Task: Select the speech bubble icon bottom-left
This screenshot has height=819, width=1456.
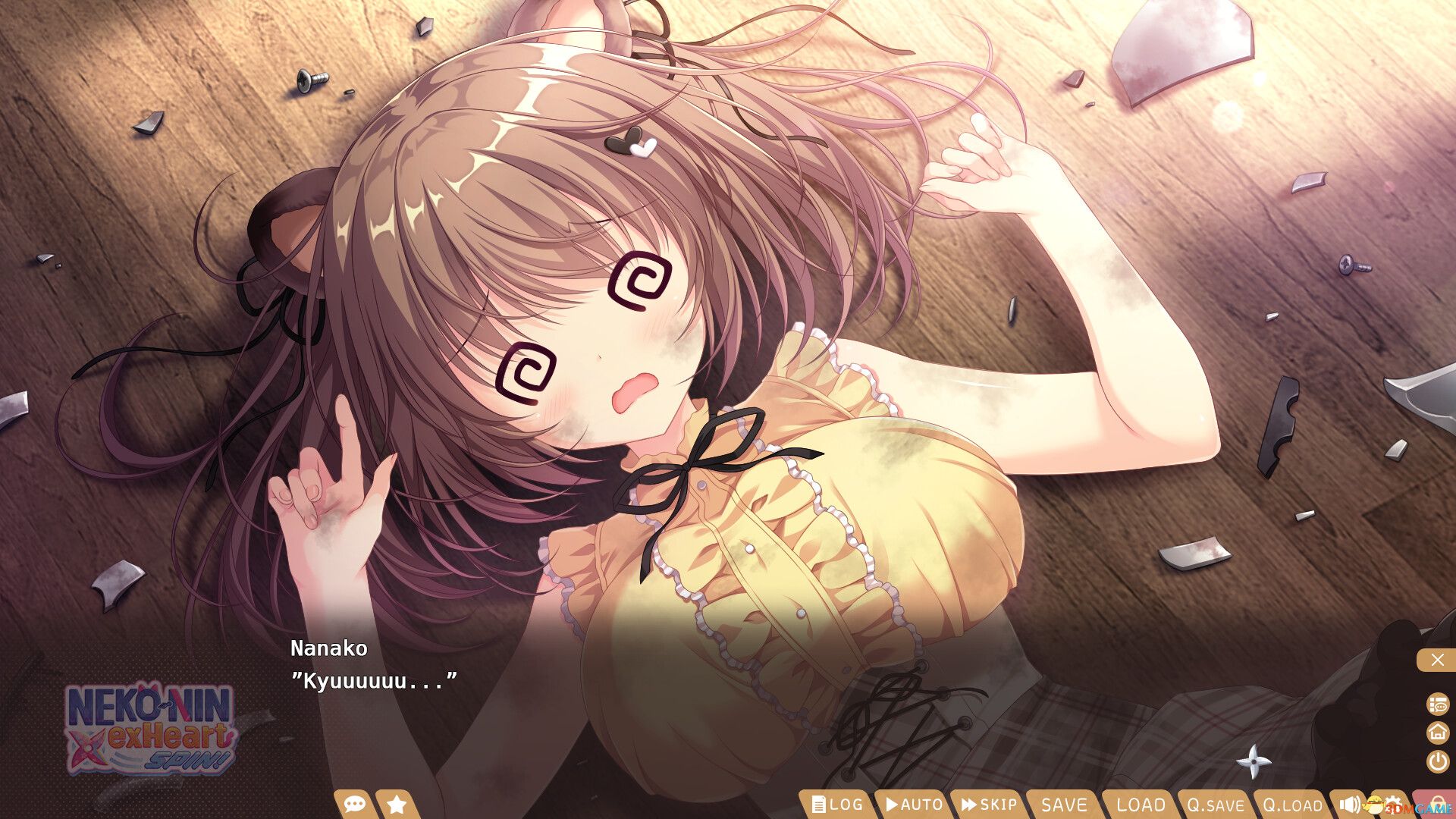Action: coord(354,805)
